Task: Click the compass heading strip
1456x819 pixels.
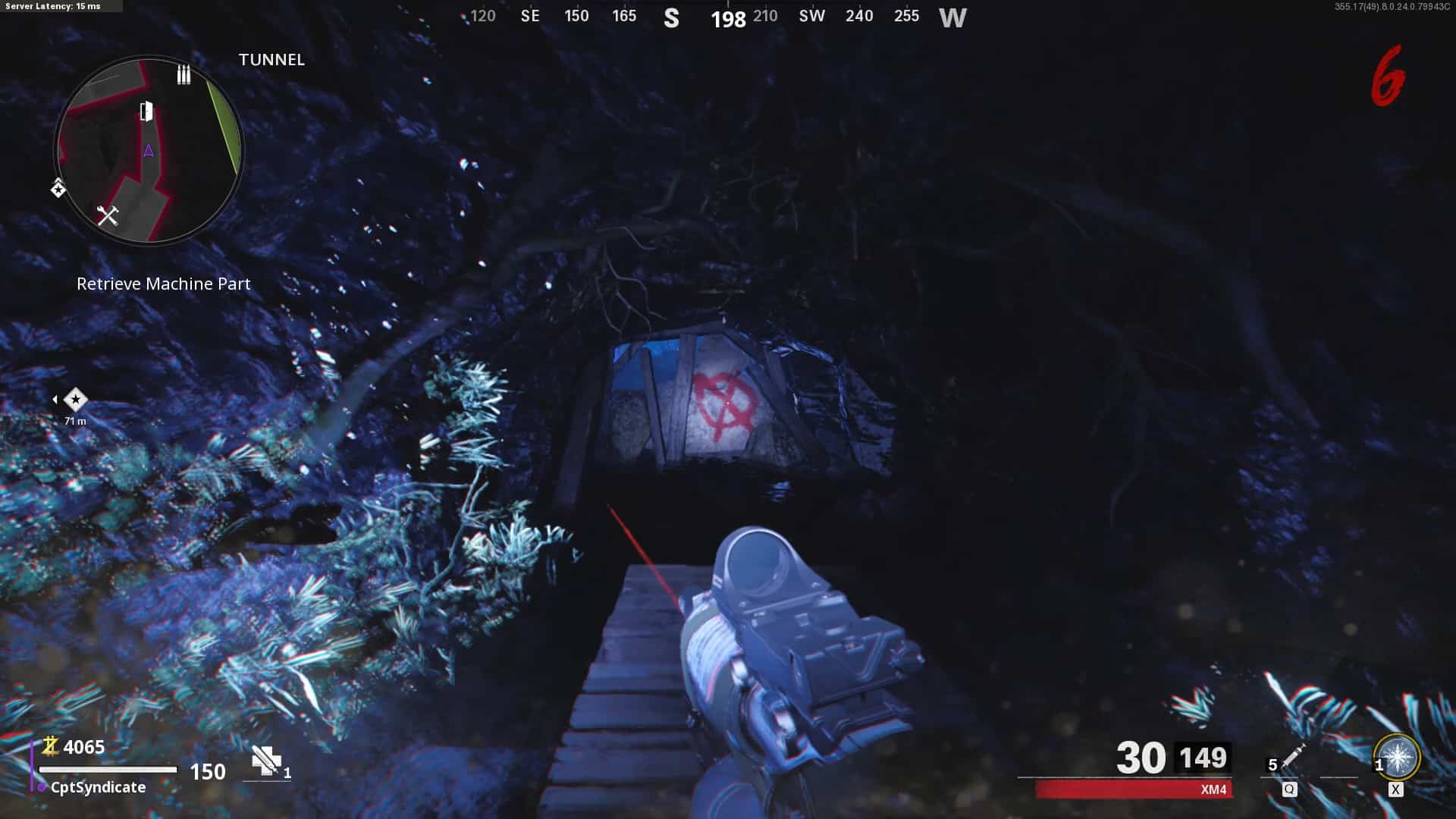Action: coord(716,17)
